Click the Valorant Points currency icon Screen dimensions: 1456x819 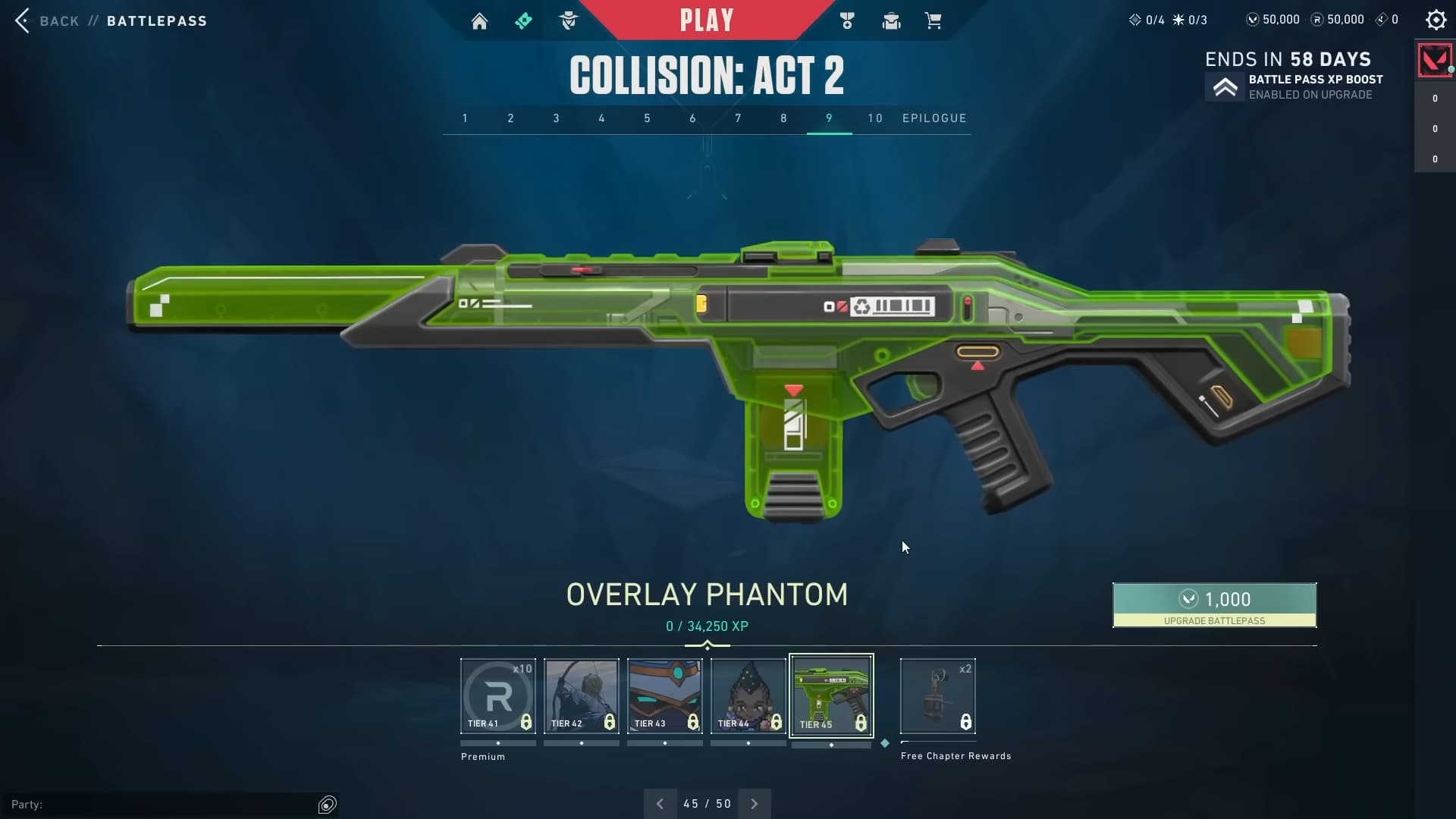1254,20
